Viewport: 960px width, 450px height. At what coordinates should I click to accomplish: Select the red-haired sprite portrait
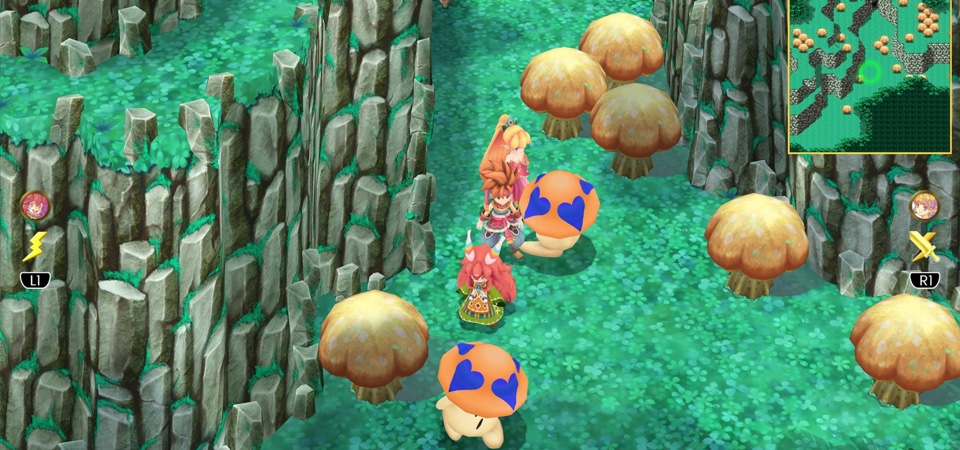(x=35, y=206)
